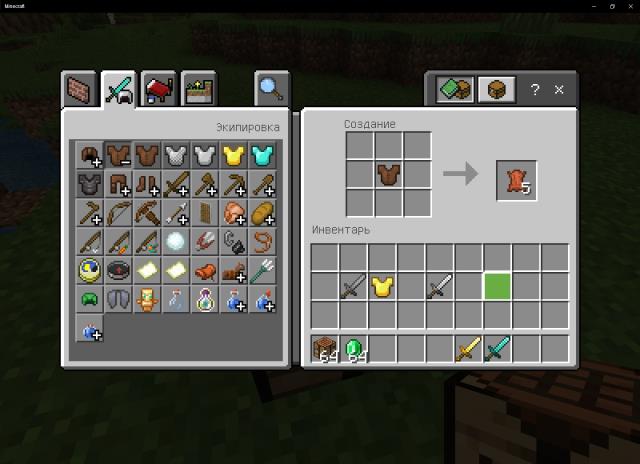Pick the leather tunic in the crafting grid

(x=388, y=175)
